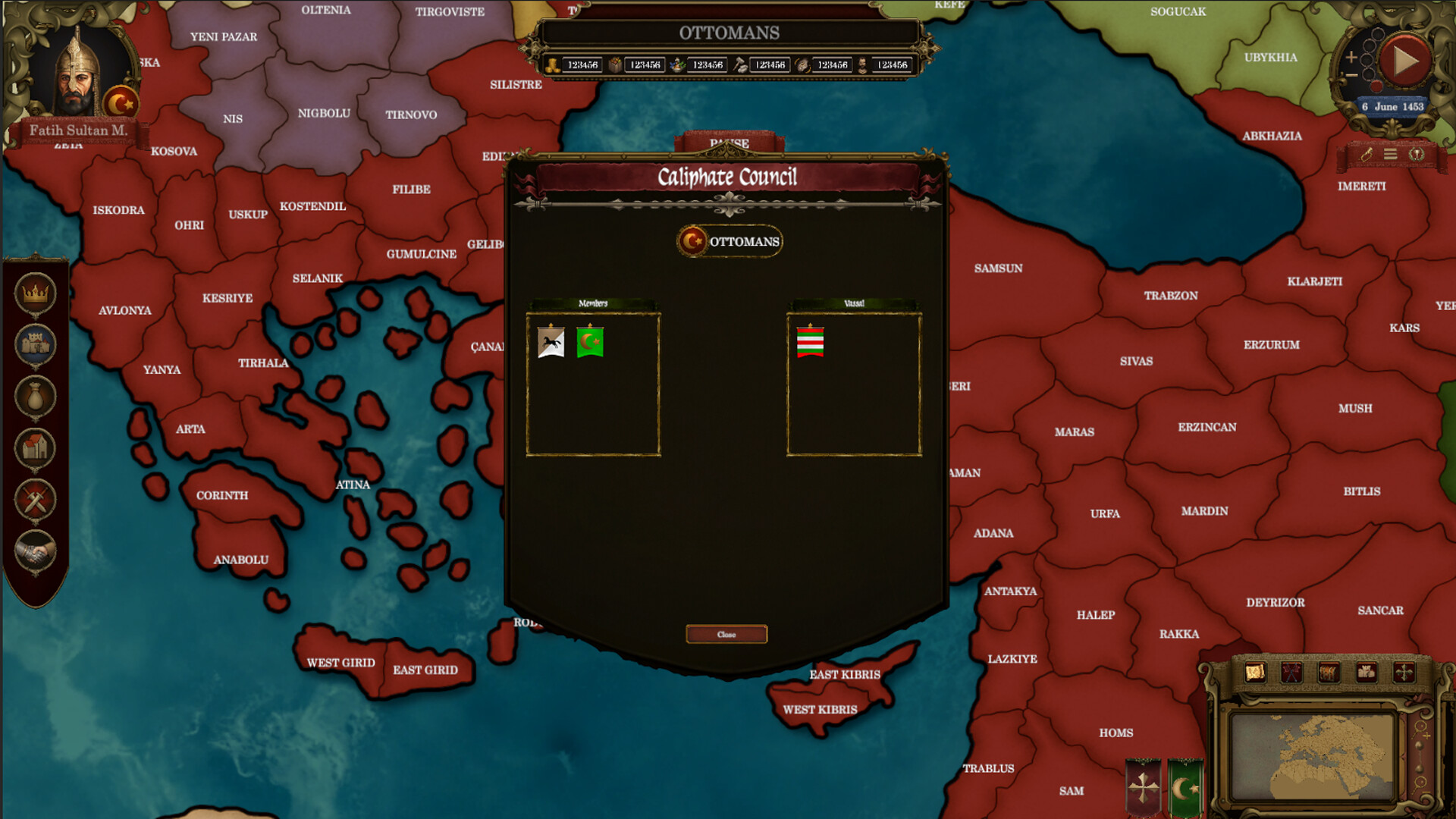Click the Caliphate Council title bar

[727, 177]
